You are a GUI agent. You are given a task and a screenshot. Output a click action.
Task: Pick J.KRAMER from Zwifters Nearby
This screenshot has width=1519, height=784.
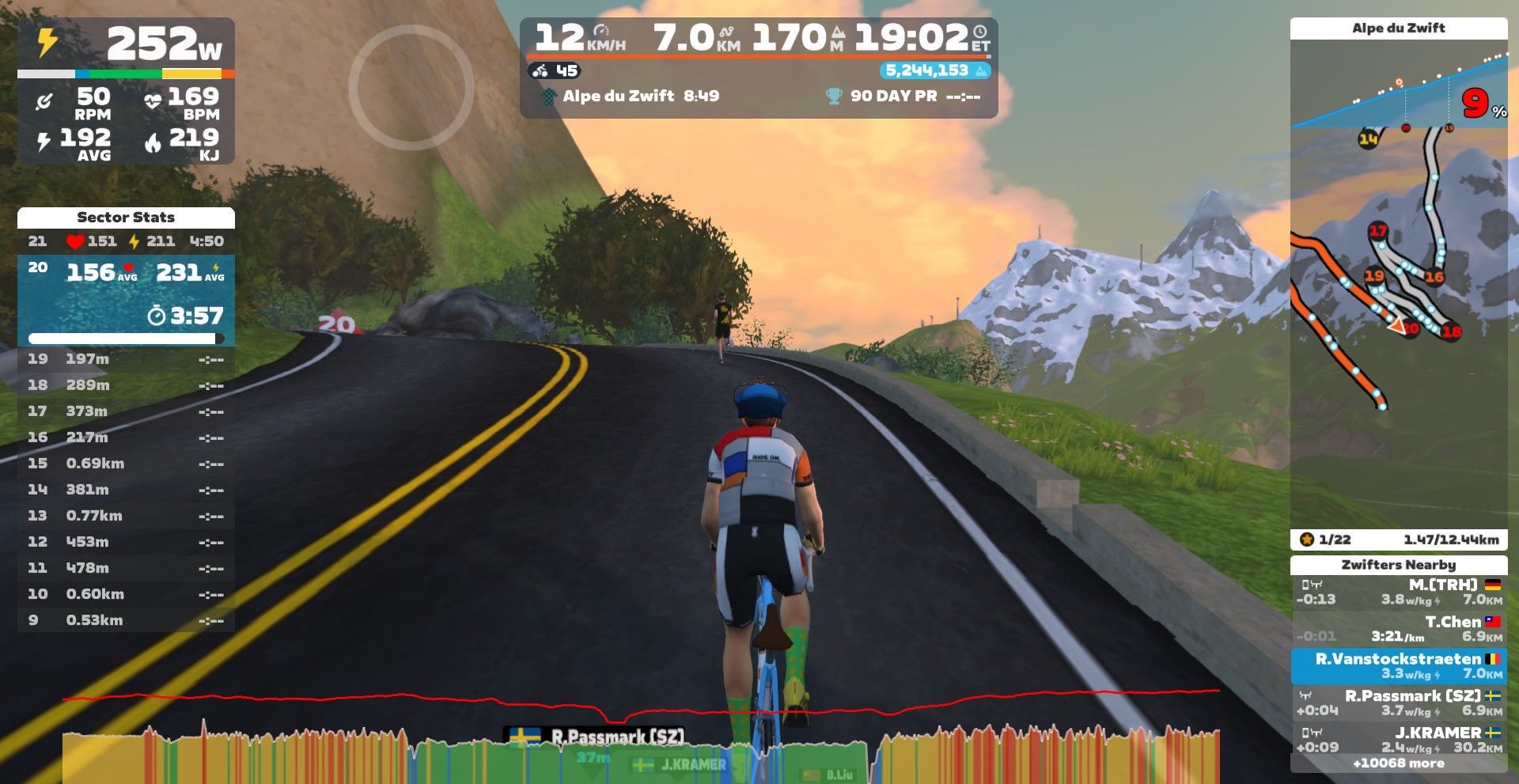point(1399,740)
